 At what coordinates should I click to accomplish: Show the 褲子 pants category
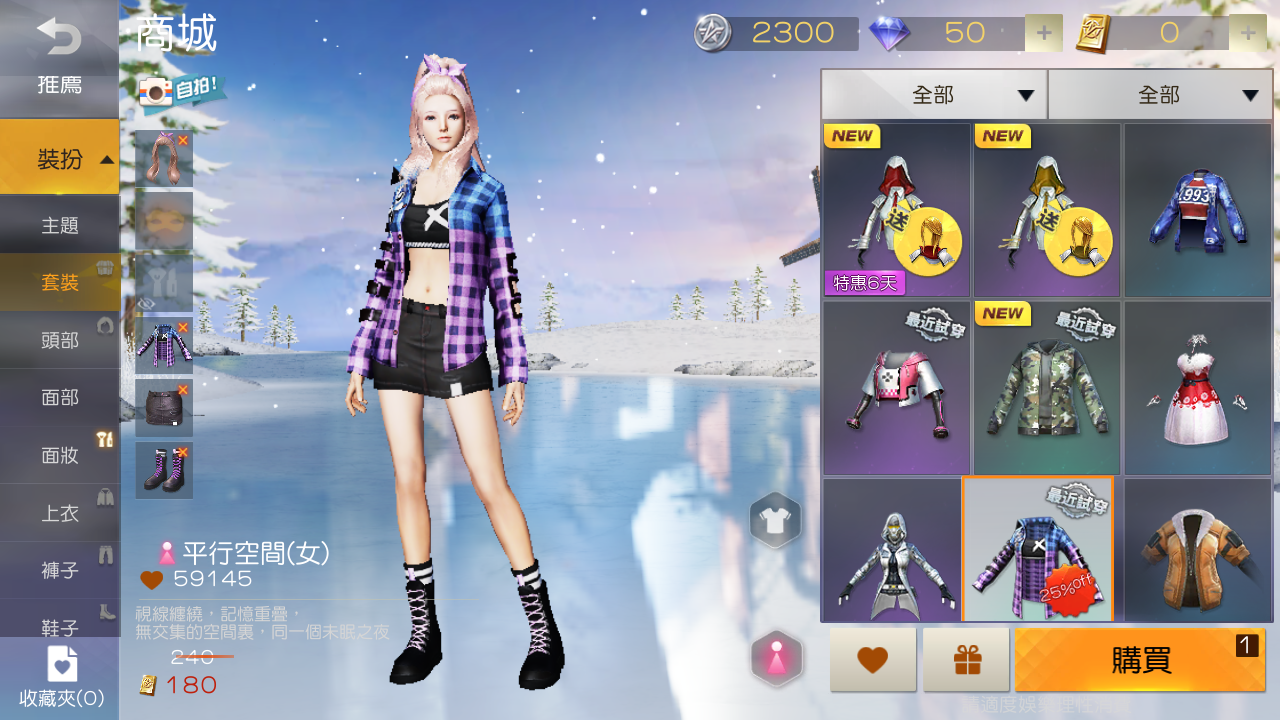pos(60,571)
